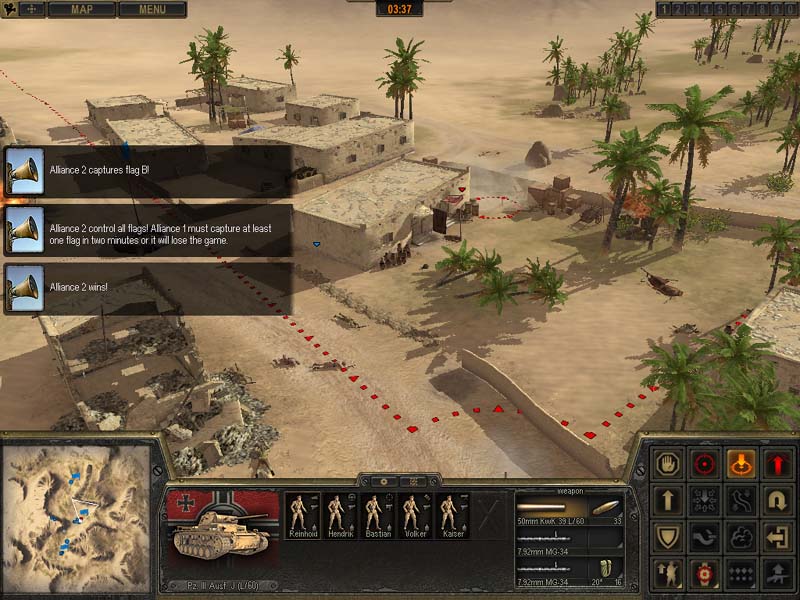The width and height of the screenshot is (800, 600).
Task: Choose the 50mm KwK 39 L/60 cannon weapon
Action: click(x=568, y=507)
